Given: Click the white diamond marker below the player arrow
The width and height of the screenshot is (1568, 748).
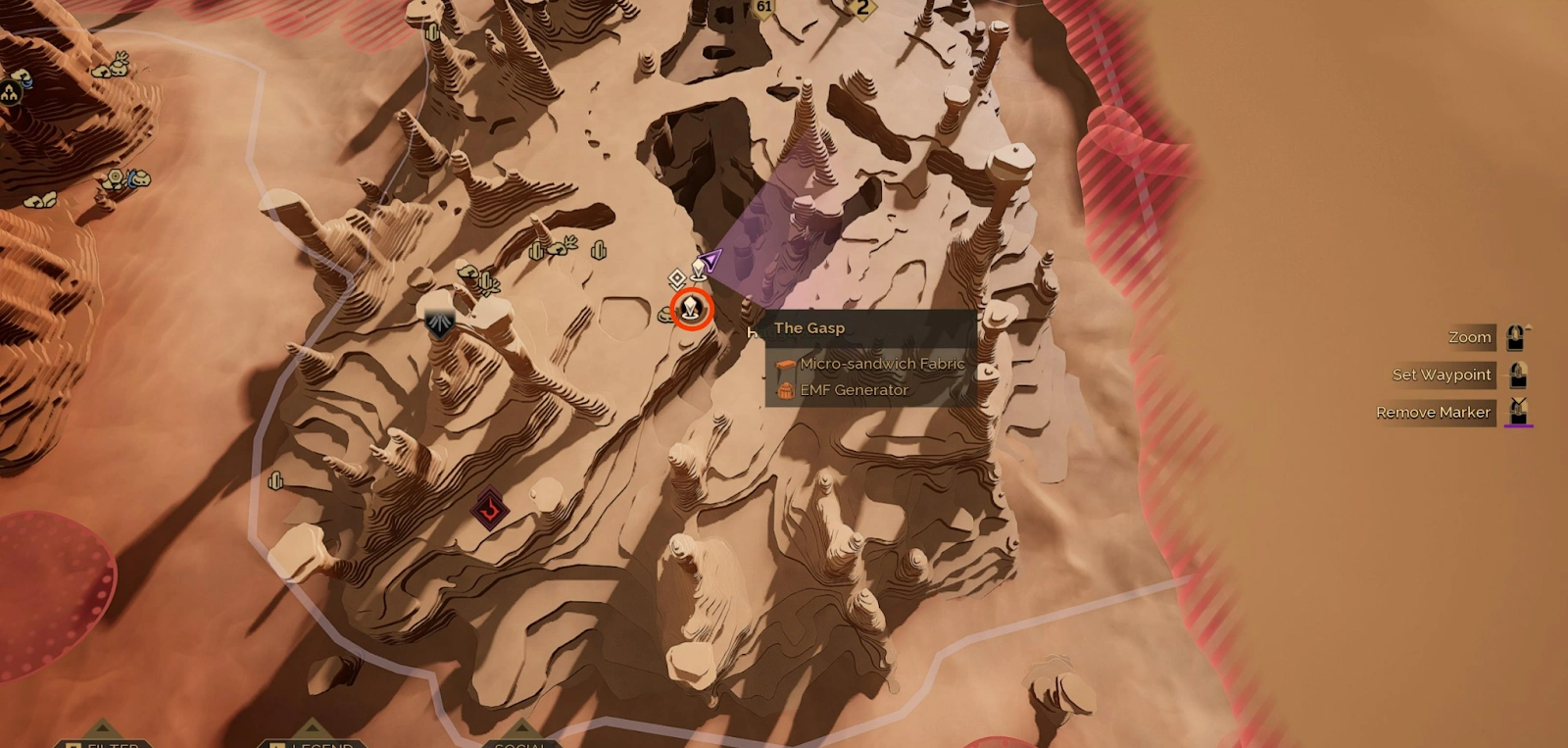Looking at the screenshot, I should click(677, 279).
